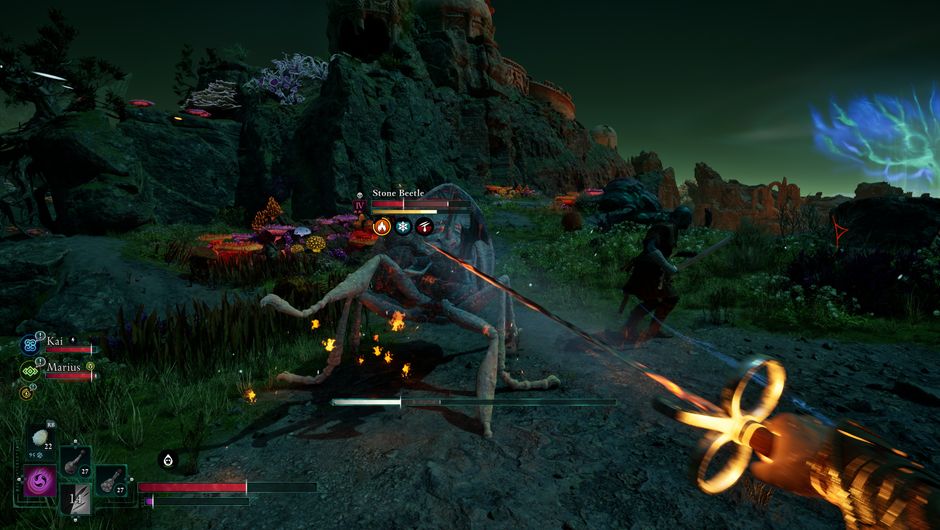The width and height of the screenshot is (940, 530).
Task: Select the weapon slot showing 14
Action: pyautogui.click(x=77, y=498)
